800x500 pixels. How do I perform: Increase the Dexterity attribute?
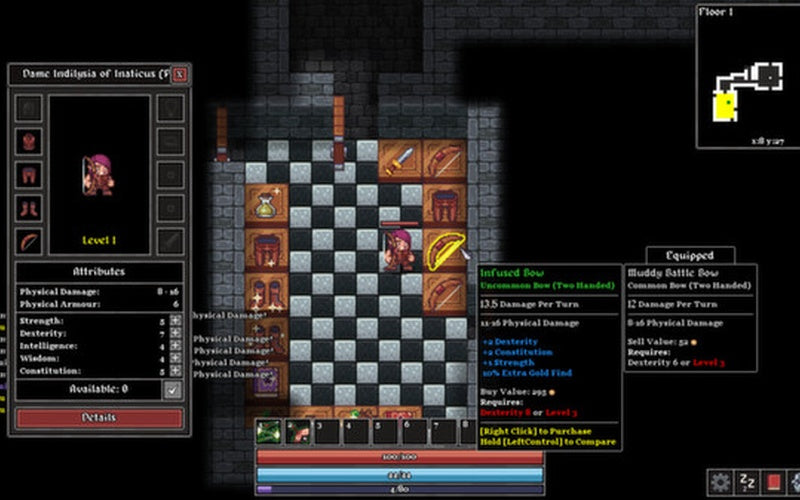click(x=175, y=333)
